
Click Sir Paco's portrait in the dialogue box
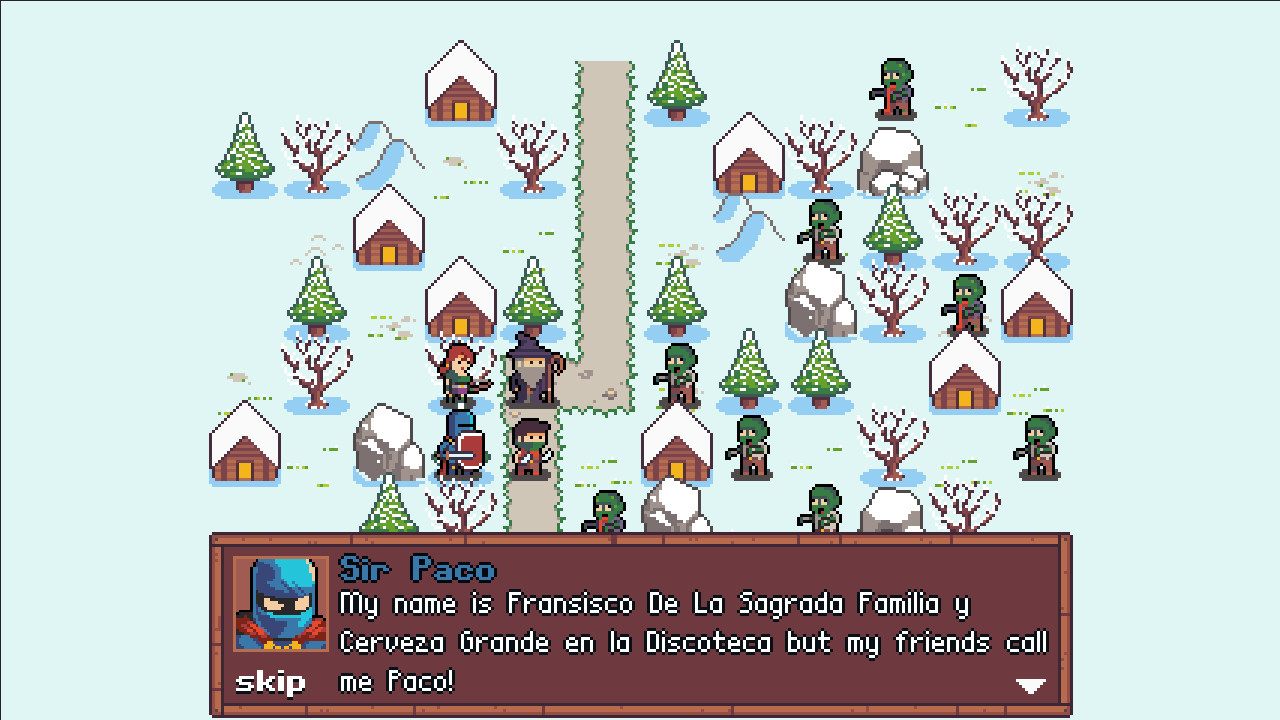pos(282,605)
